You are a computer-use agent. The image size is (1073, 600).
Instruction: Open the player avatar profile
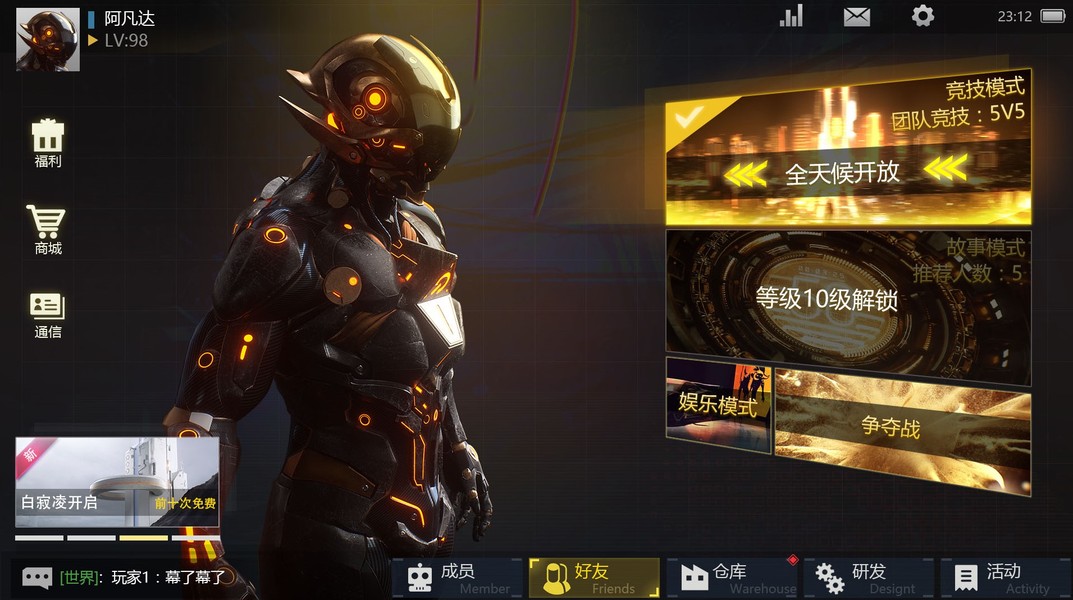click(48, 40)
